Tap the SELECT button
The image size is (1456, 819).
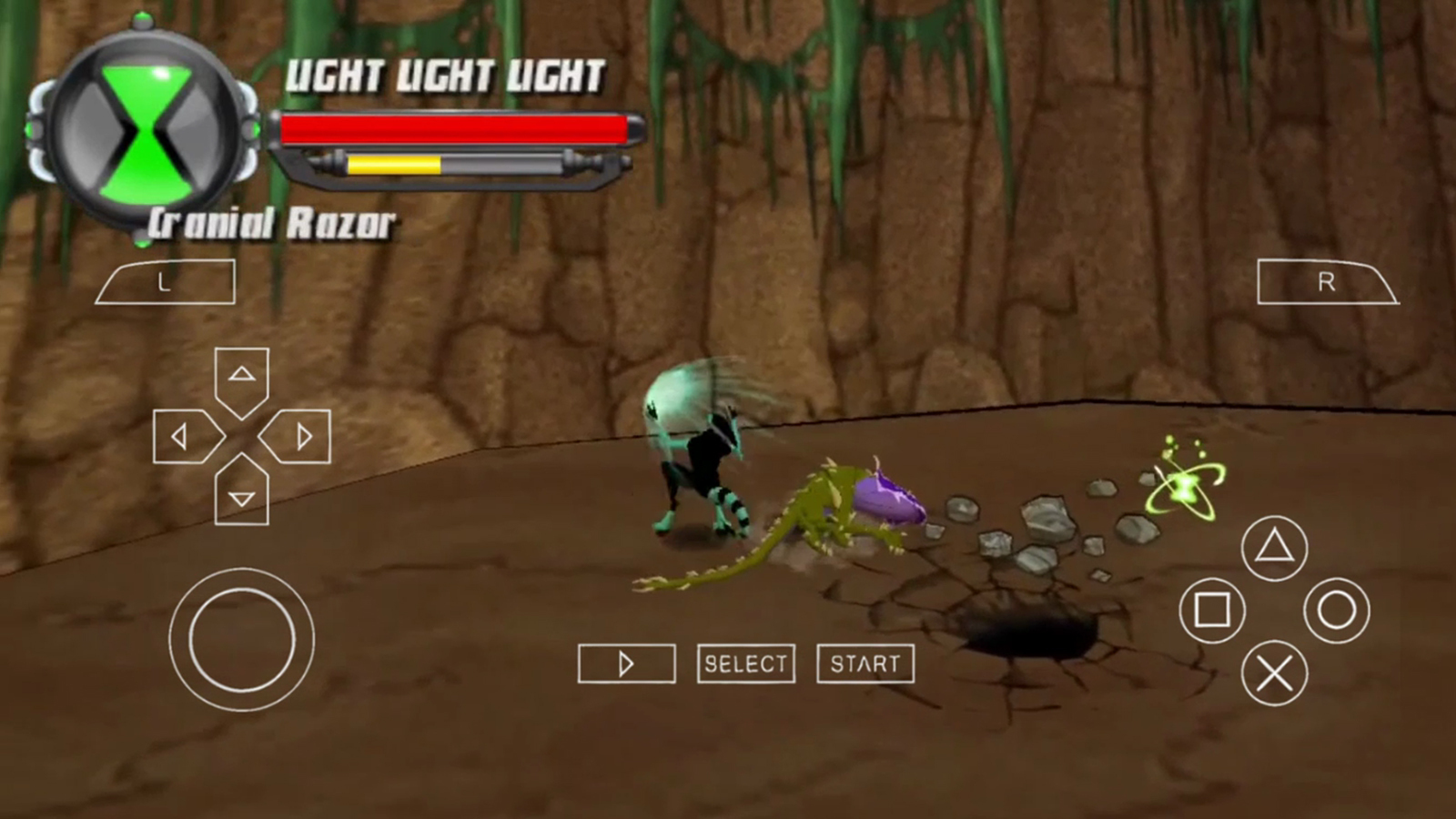pos(746,663)
